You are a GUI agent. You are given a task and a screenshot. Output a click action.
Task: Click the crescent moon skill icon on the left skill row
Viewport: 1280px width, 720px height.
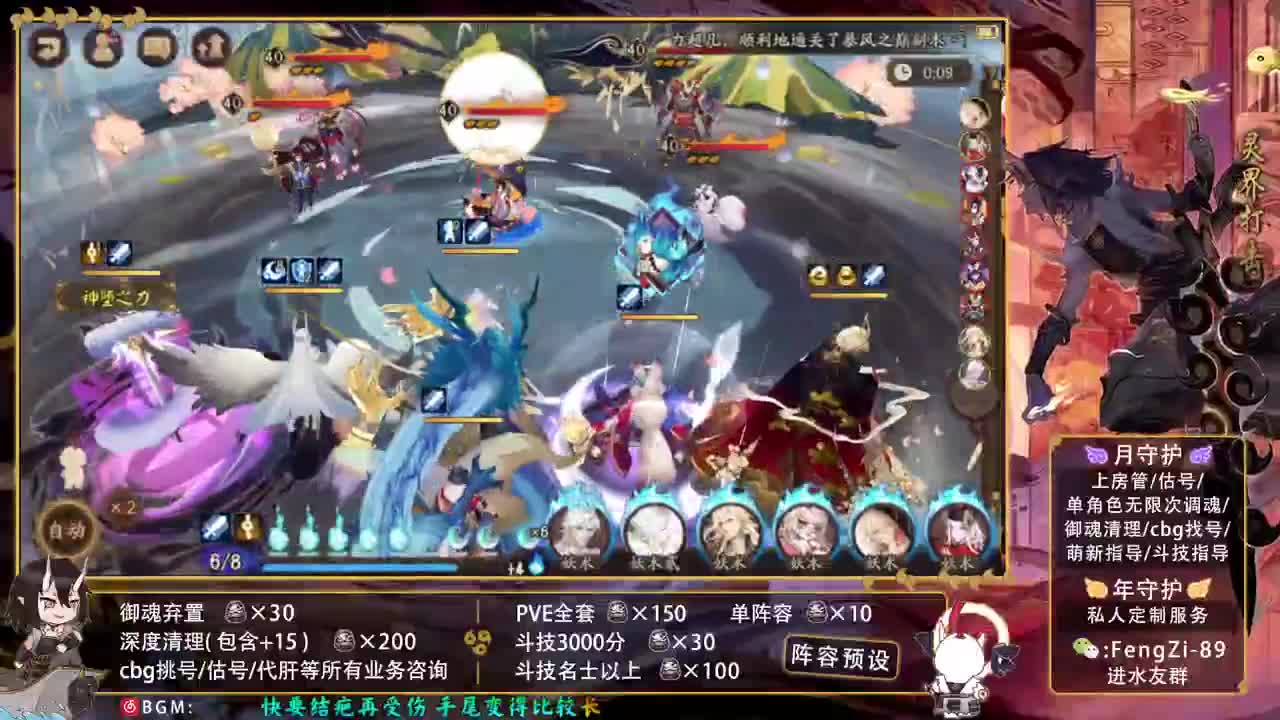[272, 269]
